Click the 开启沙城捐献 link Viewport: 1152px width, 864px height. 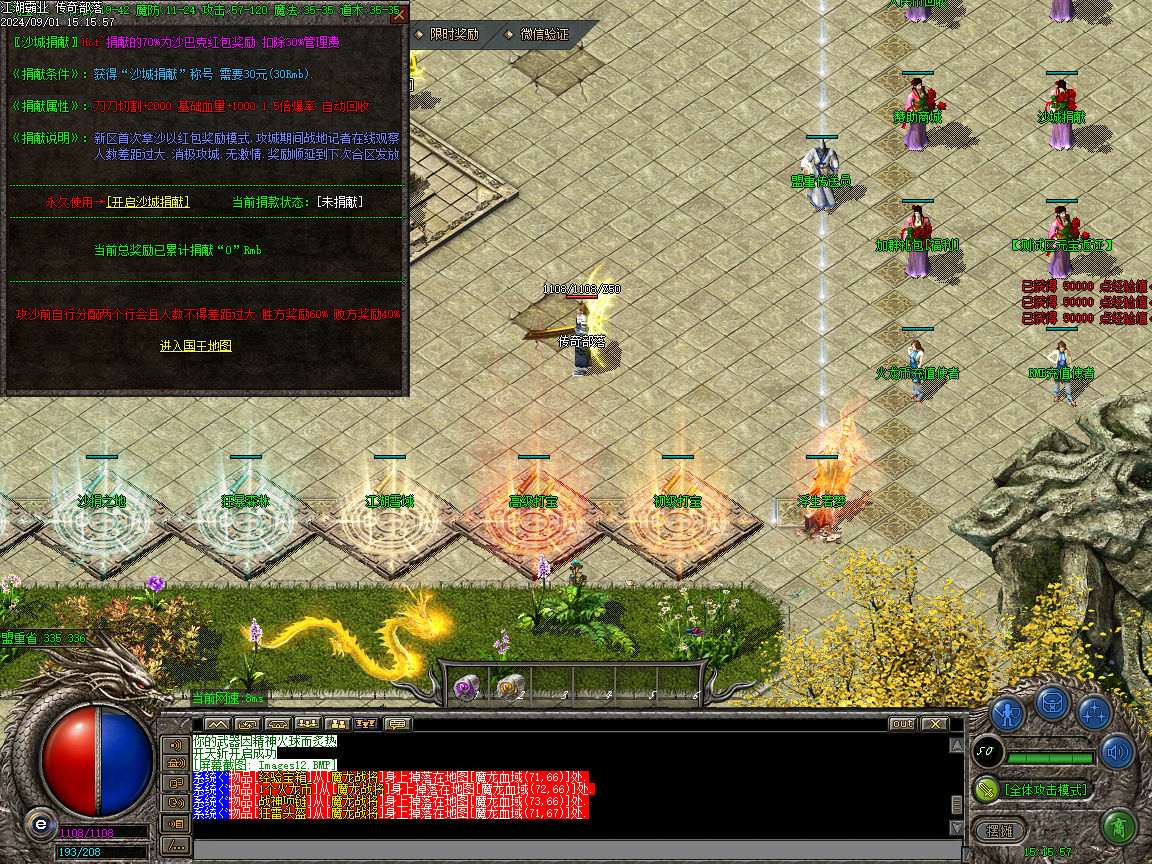point(148,202)
